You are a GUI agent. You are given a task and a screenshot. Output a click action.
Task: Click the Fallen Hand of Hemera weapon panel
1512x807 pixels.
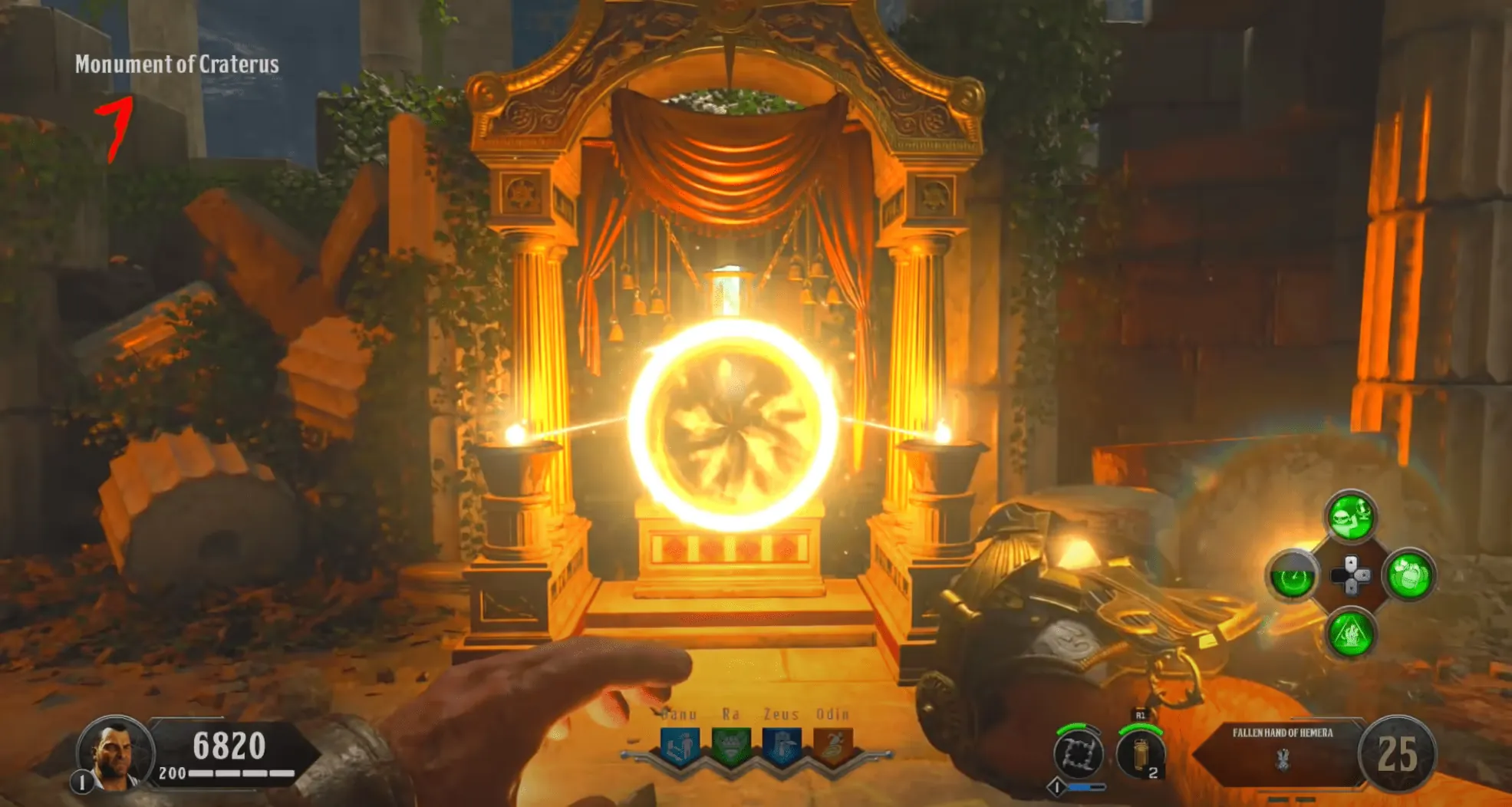1282,750
